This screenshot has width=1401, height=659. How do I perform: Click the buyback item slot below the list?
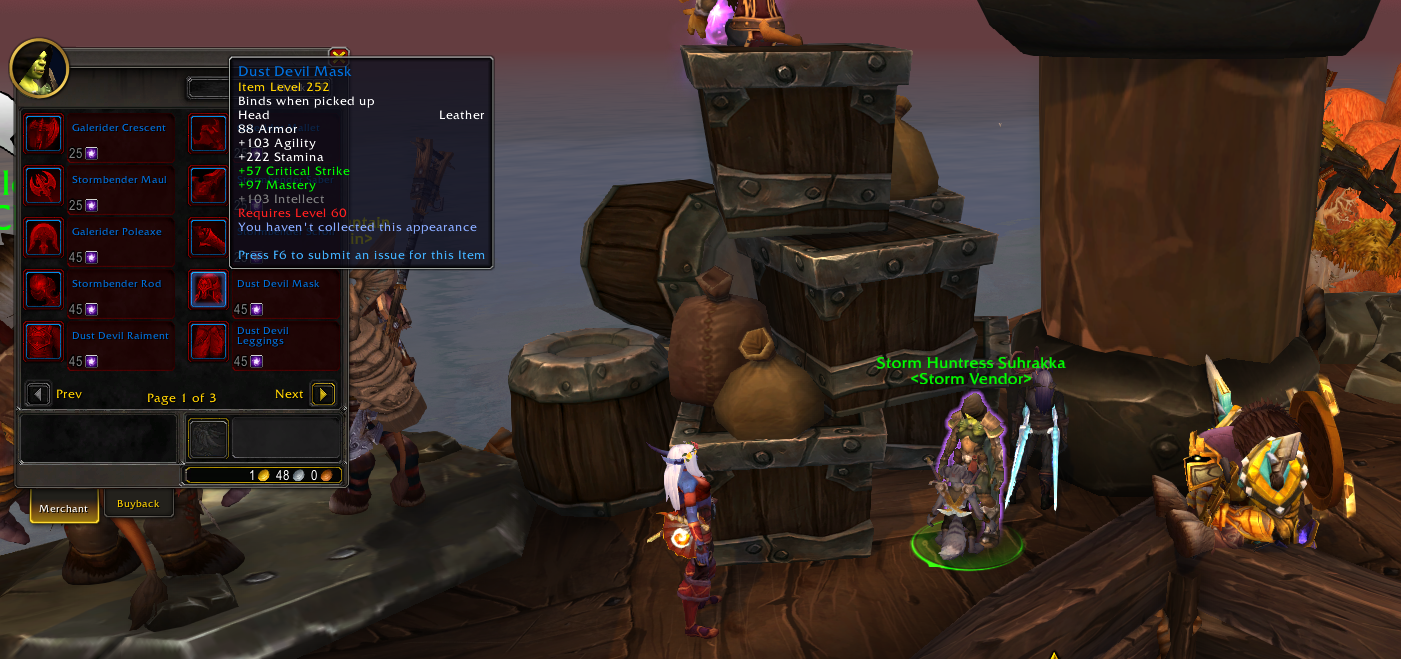[x=209, y=439]
